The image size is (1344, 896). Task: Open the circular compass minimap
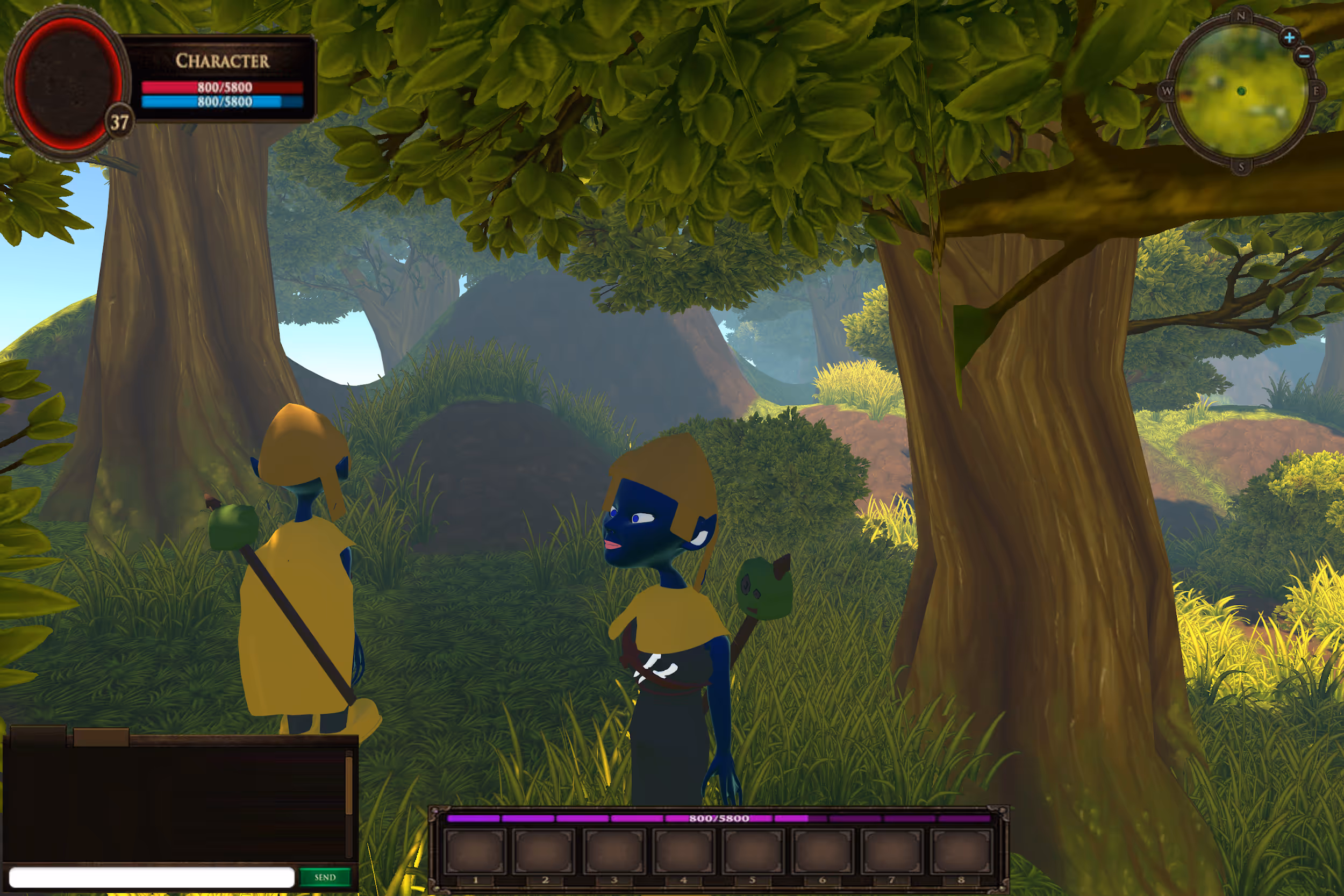tap(1241, 91)
